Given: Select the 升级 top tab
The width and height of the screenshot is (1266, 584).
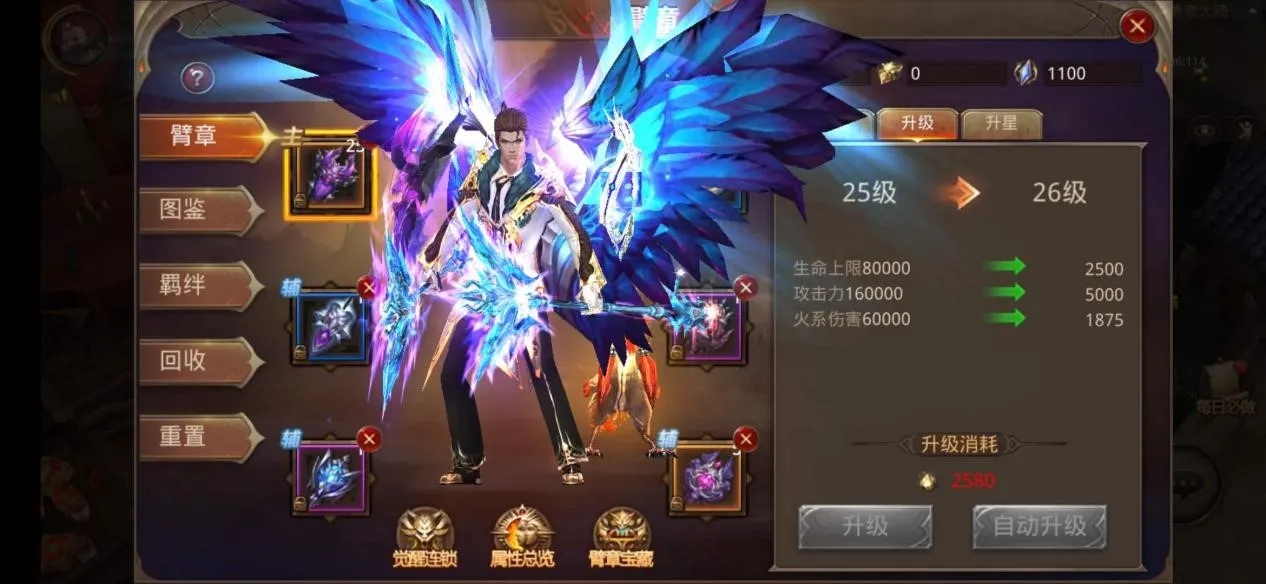Looking at the screenshot, I should (x=917, y=124).
